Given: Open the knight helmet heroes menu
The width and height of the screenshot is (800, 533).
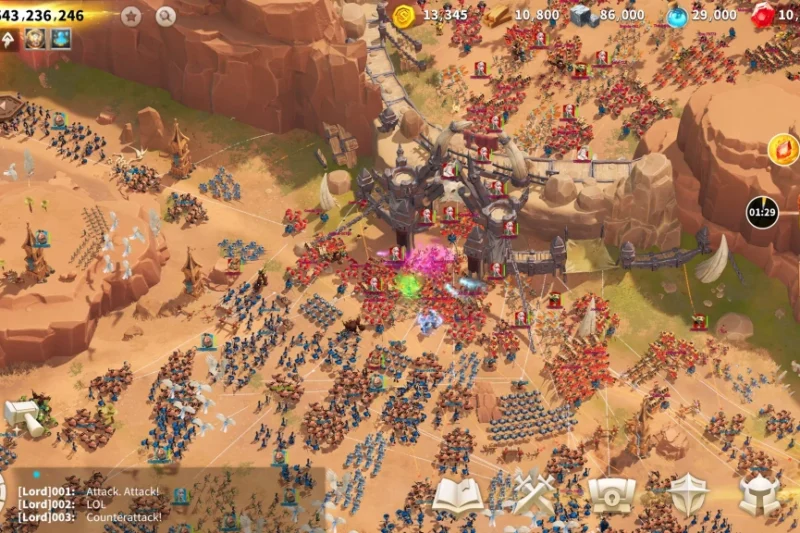Looking at the screenshot, I should (x=760, y=495).
